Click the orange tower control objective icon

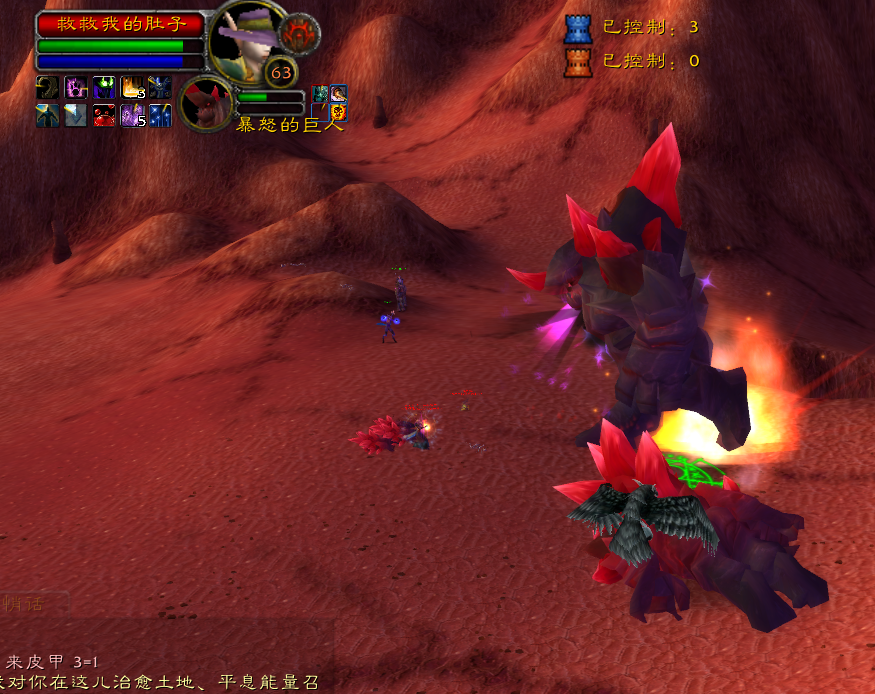click(x=578, y=62)
